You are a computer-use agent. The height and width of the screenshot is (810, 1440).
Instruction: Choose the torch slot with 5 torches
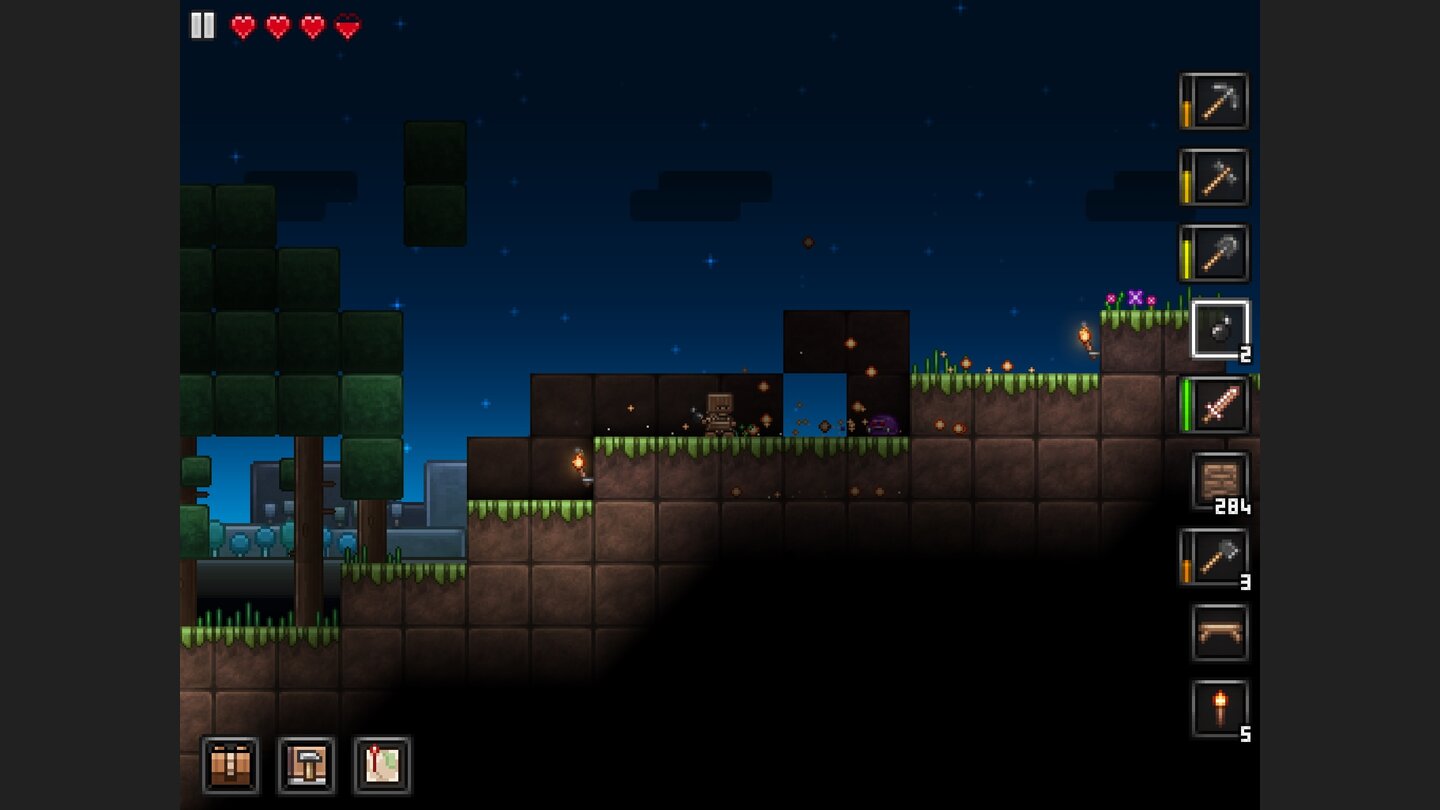click(1220, 709)
